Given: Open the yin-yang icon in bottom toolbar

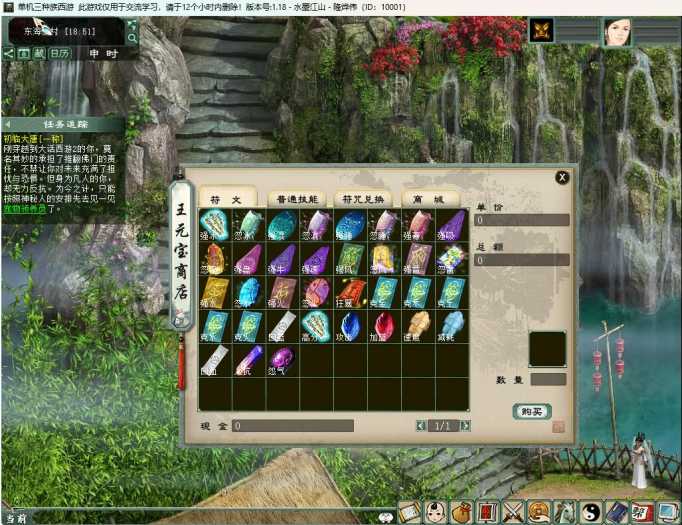Looking at the screenshot, I should click(x=591, y=512).
